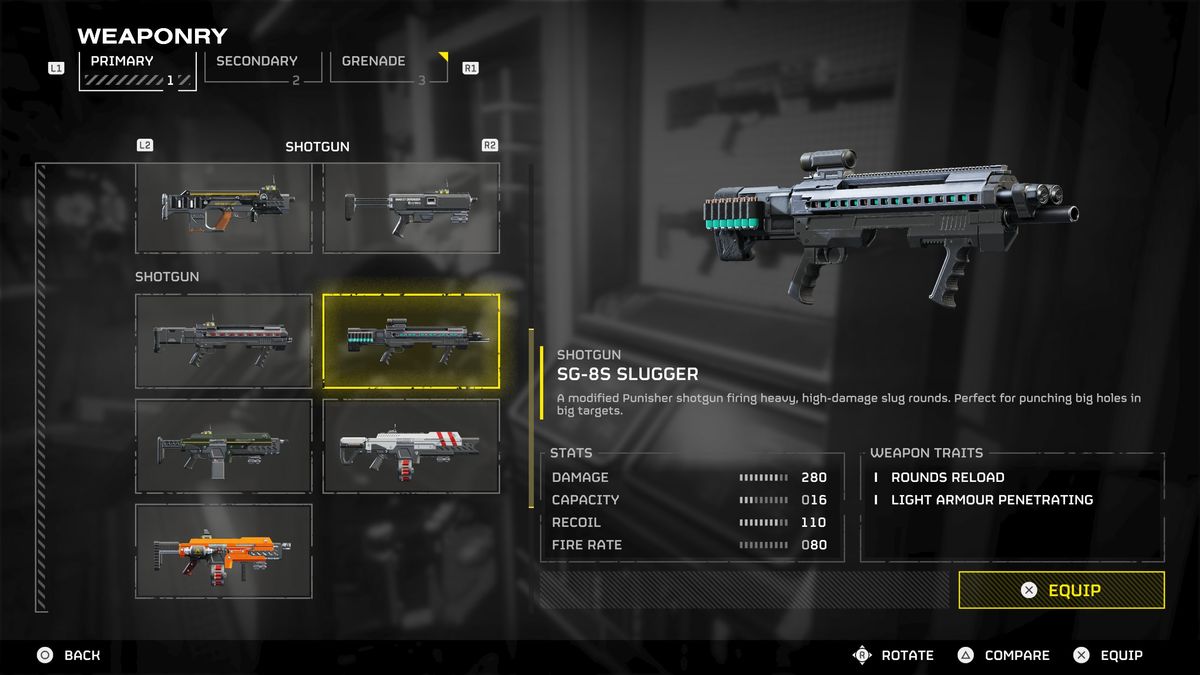Compare the selected weapon
Image resolution: width=1200 pixels, height=675 pixels.
click(1005, 655)
